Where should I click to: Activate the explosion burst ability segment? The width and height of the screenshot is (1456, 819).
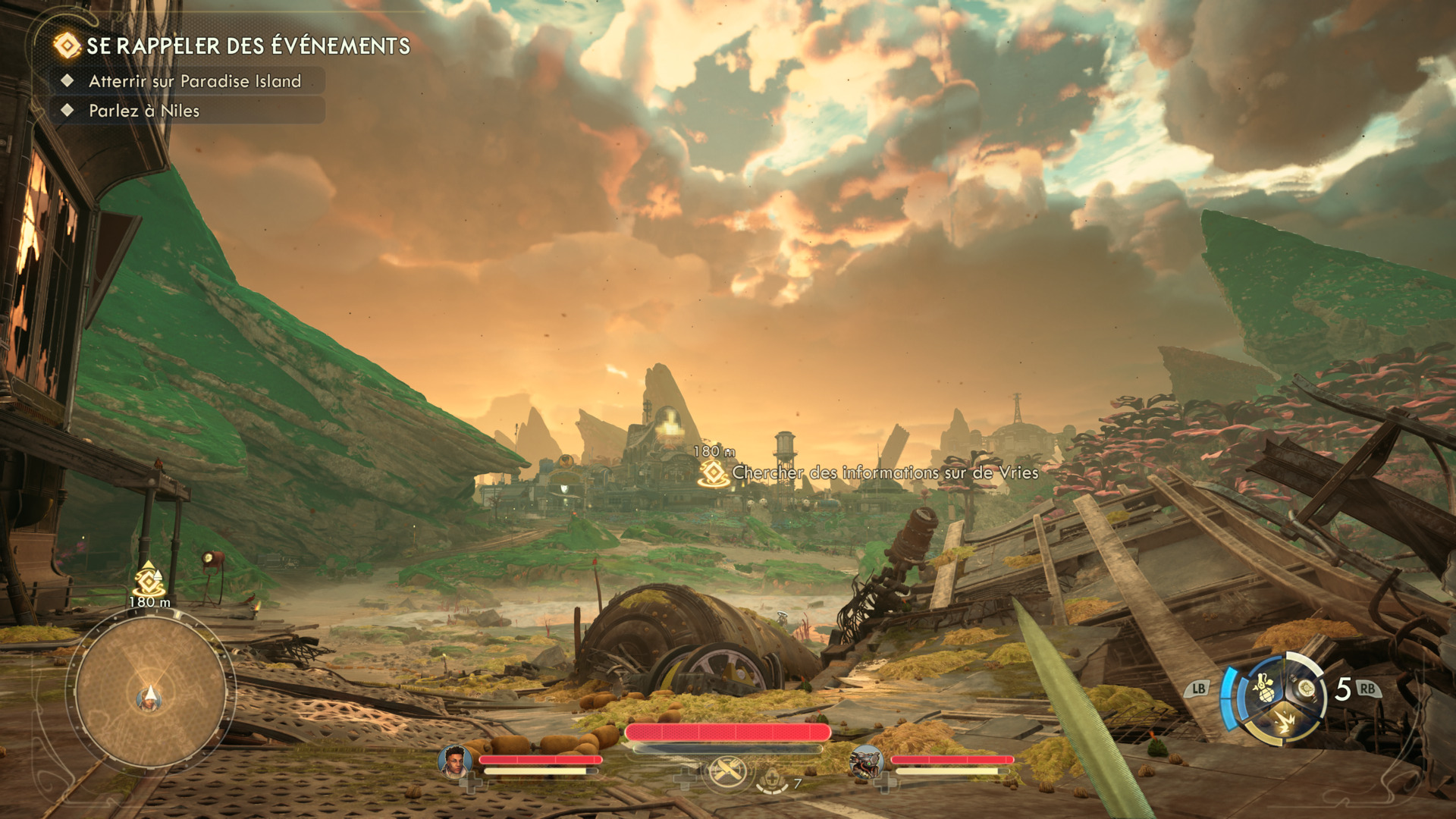(1285, 721)
